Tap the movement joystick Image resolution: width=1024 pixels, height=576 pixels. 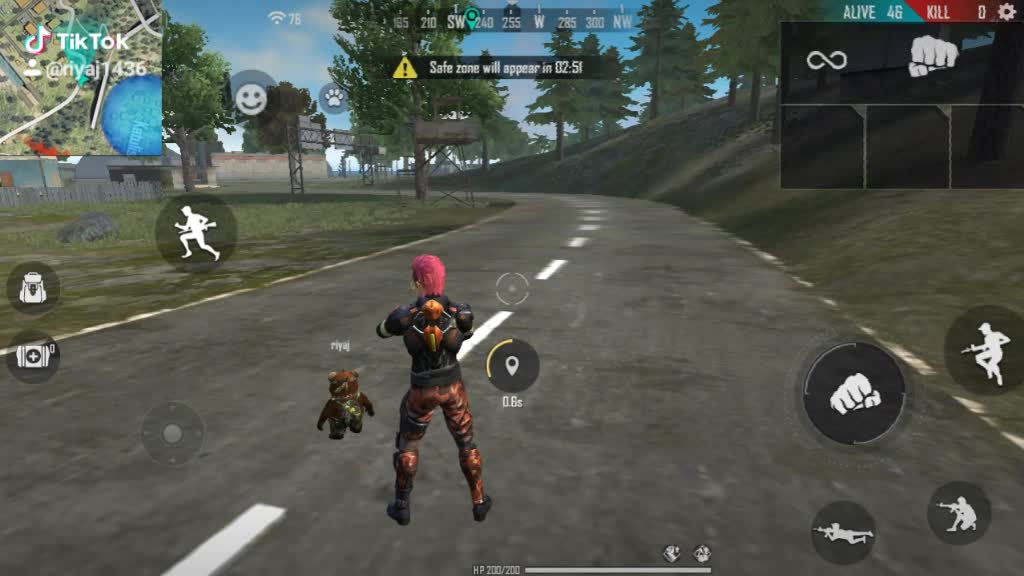172,433
